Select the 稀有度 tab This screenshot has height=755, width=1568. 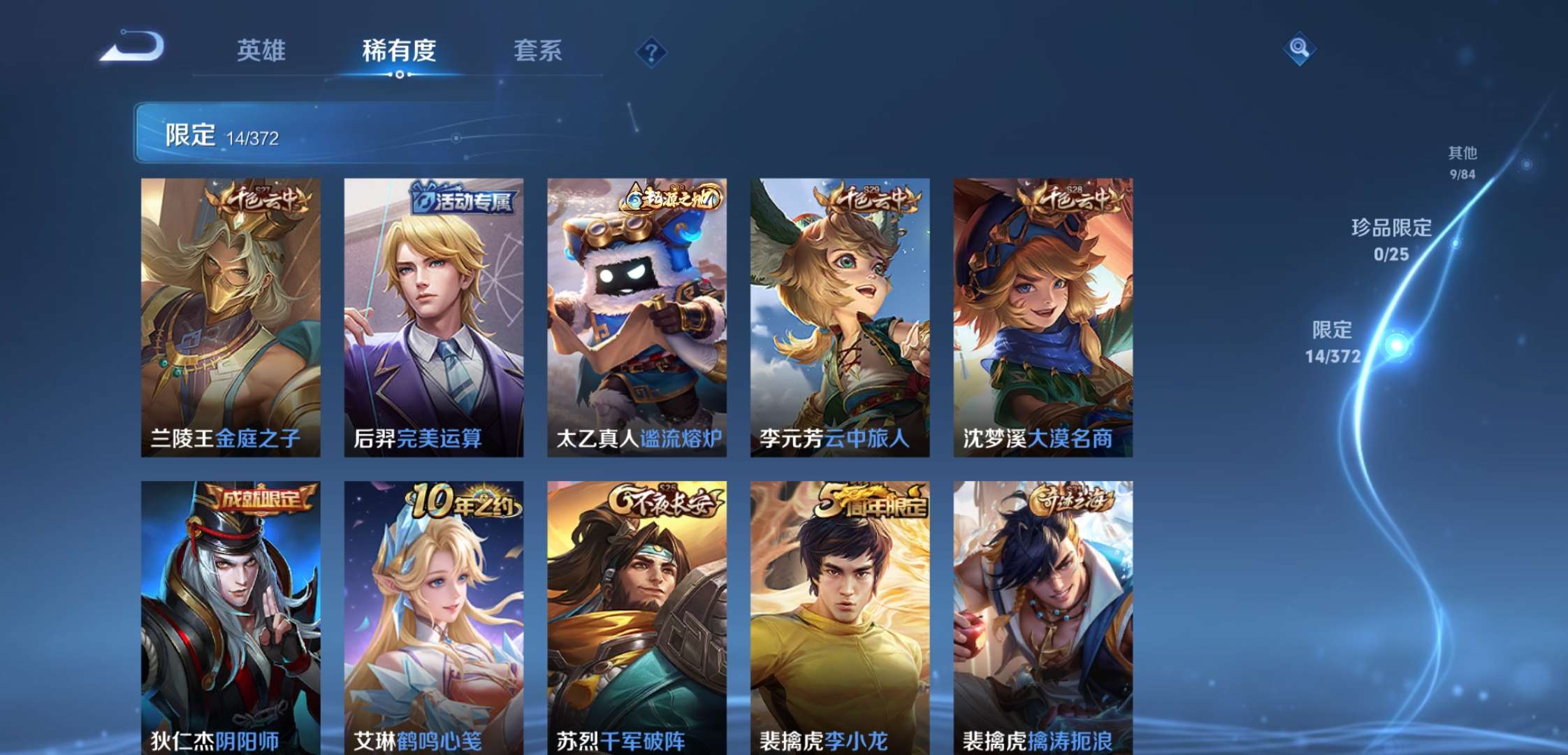(400, 52)
